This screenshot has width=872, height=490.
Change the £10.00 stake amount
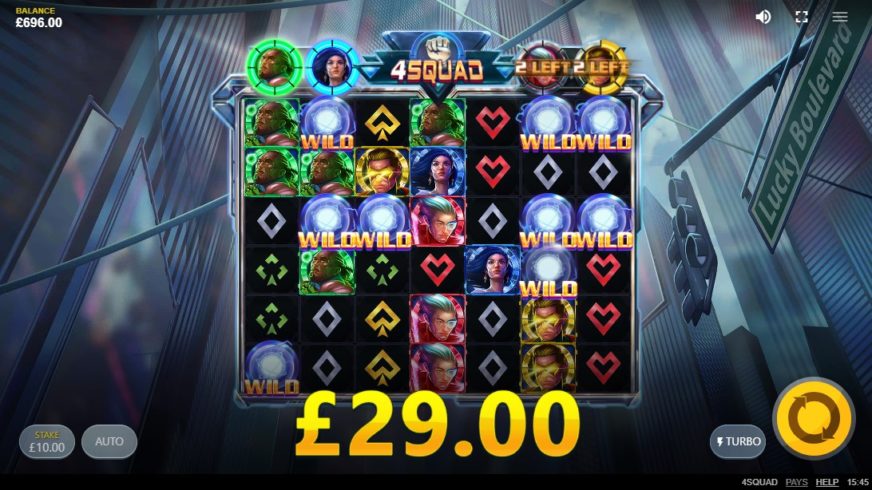[47, 442]
